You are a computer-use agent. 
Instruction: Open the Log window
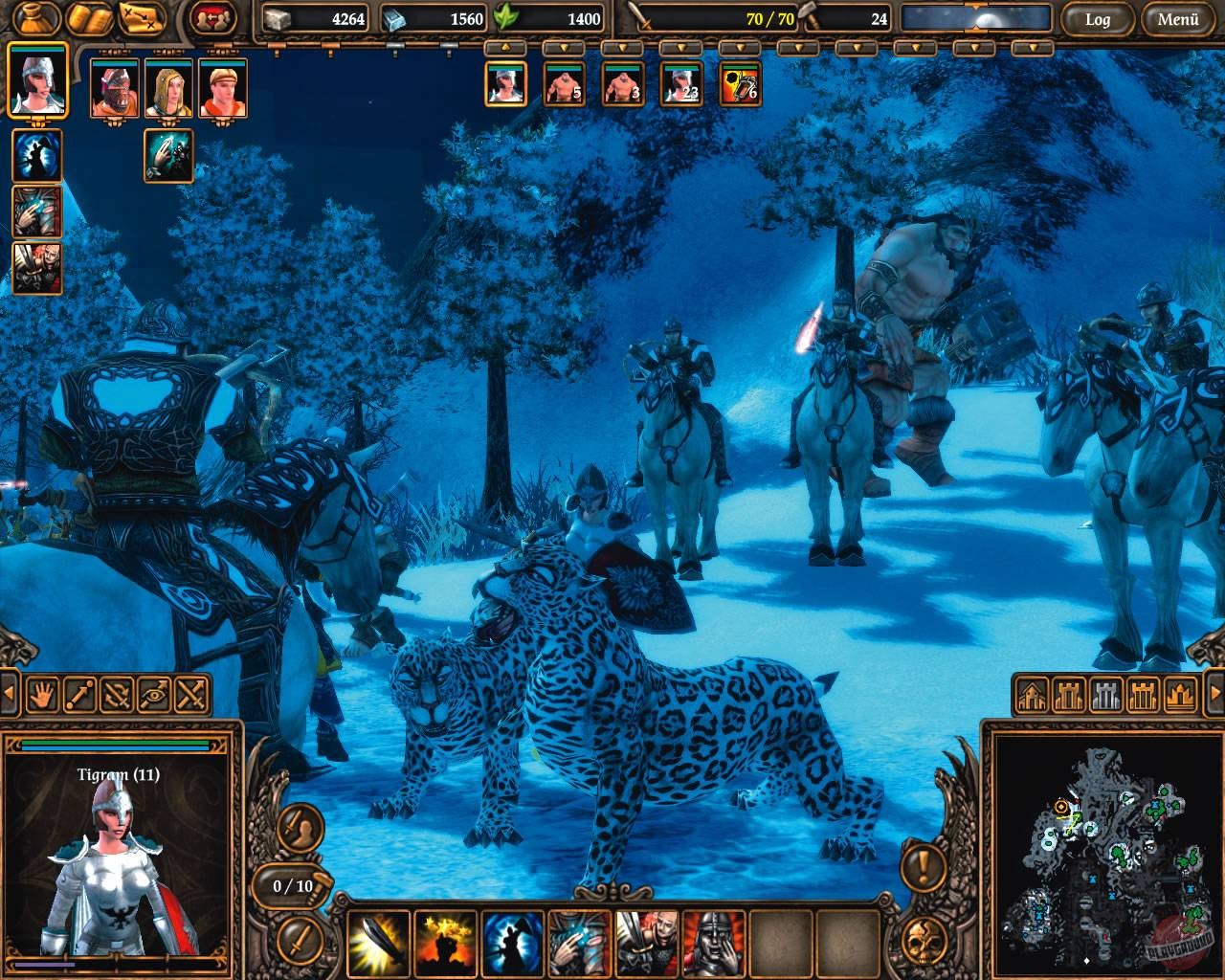[1099, 18]
